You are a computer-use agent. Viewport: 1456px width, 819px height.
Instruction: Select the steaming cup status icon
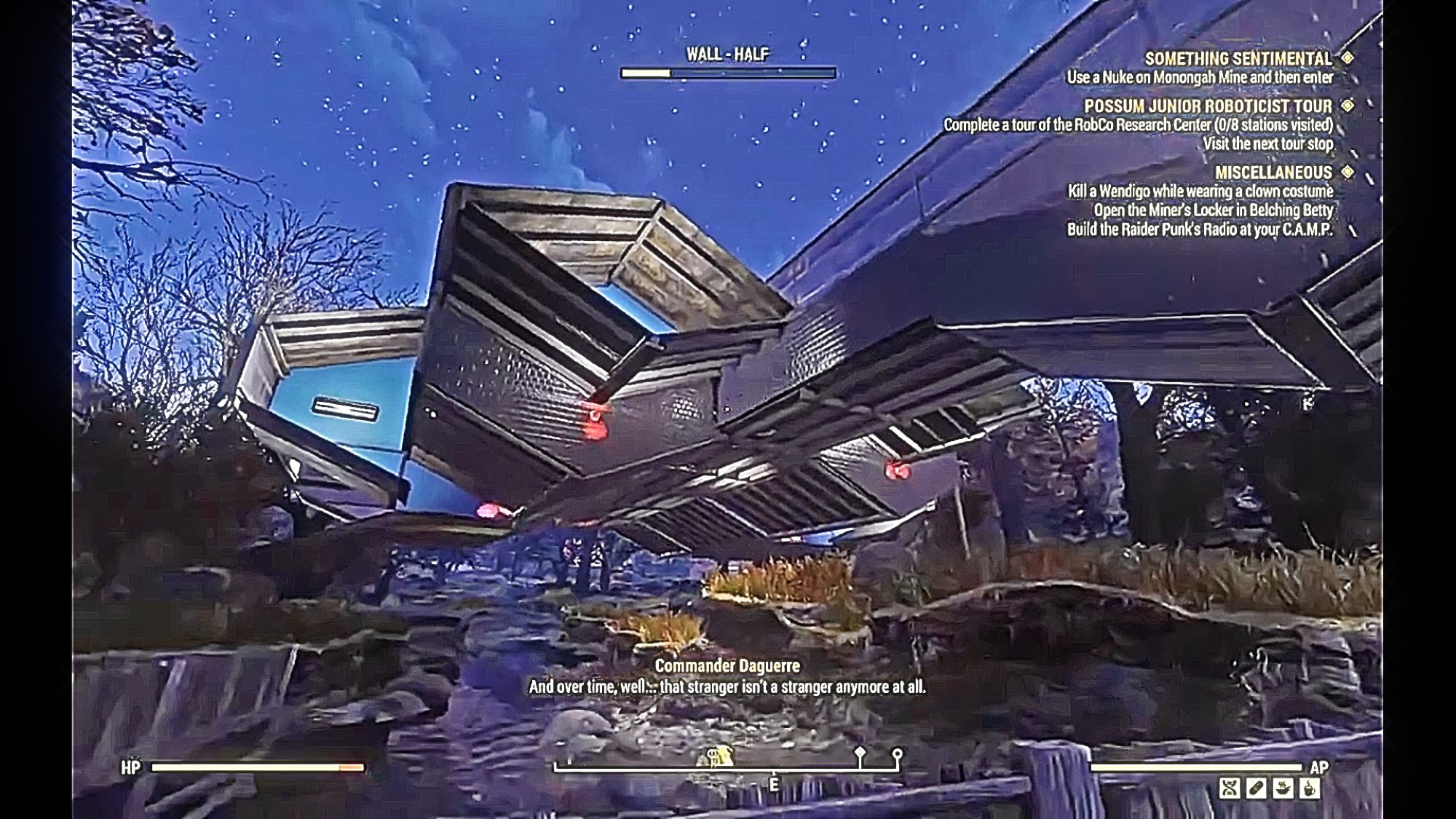pos(1309,788)
